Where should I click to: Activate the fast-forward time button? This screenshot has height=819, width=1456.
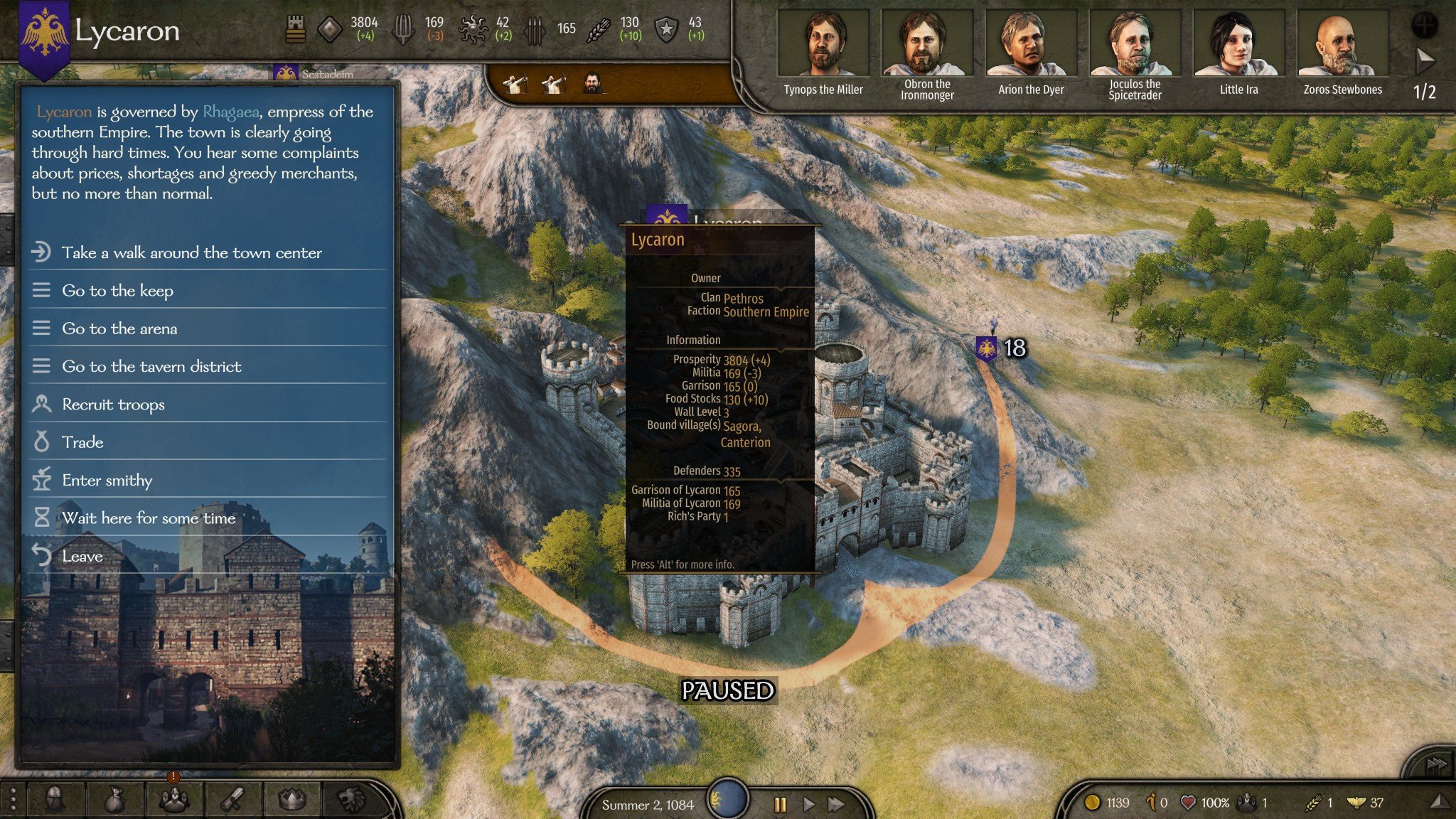tap(837, 804)
